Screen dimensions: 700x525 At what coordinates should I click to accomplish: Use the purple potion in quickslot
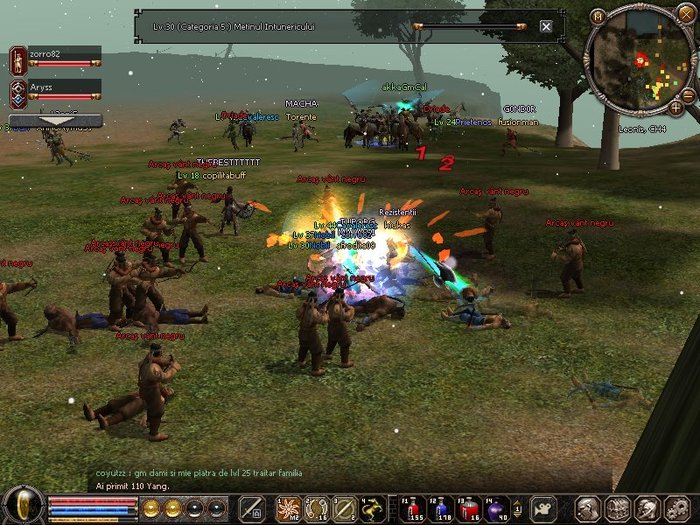click(497, 506)
